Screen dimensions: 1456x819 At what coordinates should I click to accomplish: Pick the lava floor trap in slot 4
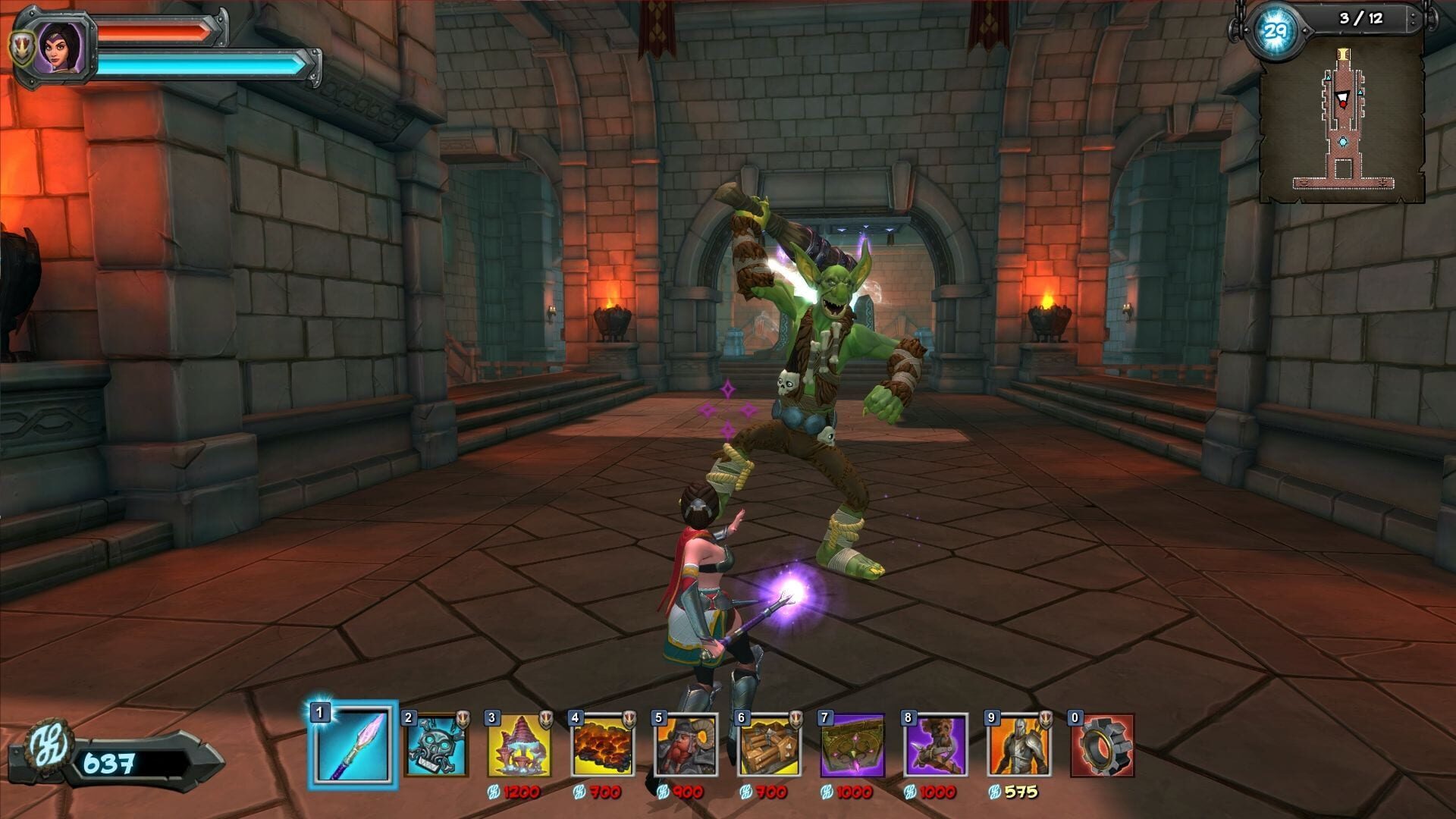pyautogui.click(x=602, y=745)
